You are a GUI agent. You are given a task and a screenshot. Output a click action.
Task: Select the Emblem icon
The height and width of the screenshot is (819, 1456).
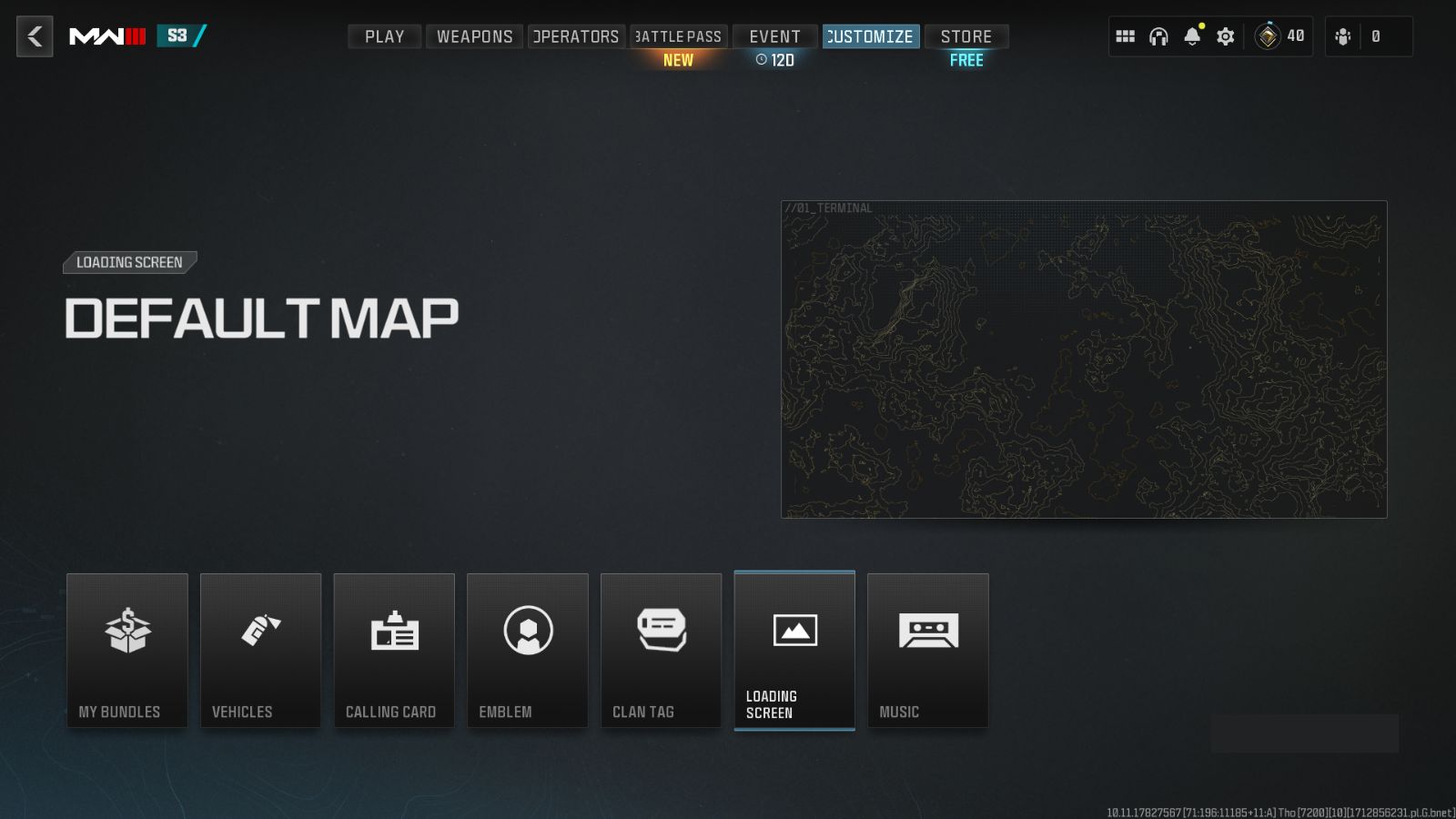coord(528,630)
